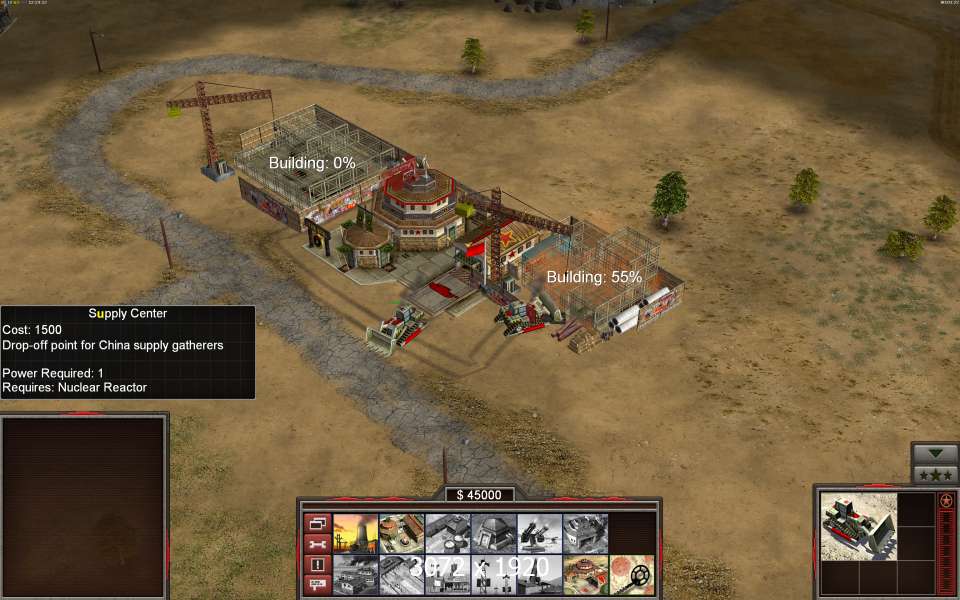The image size is (960, 600).
Task: Build a Supply Center from command bar
Action: pyautogui.click(x=447, y=534)
